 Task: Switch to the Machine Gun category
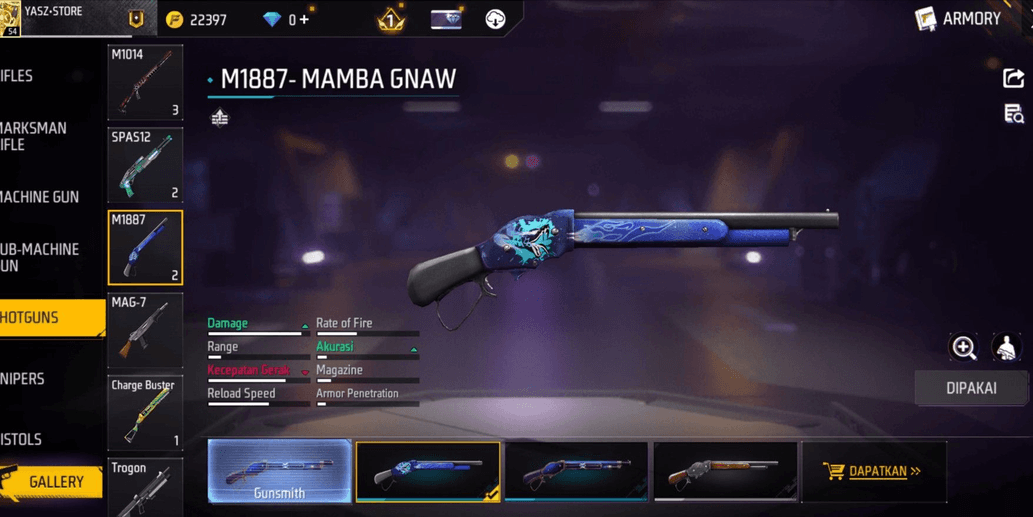coord(40,197)
